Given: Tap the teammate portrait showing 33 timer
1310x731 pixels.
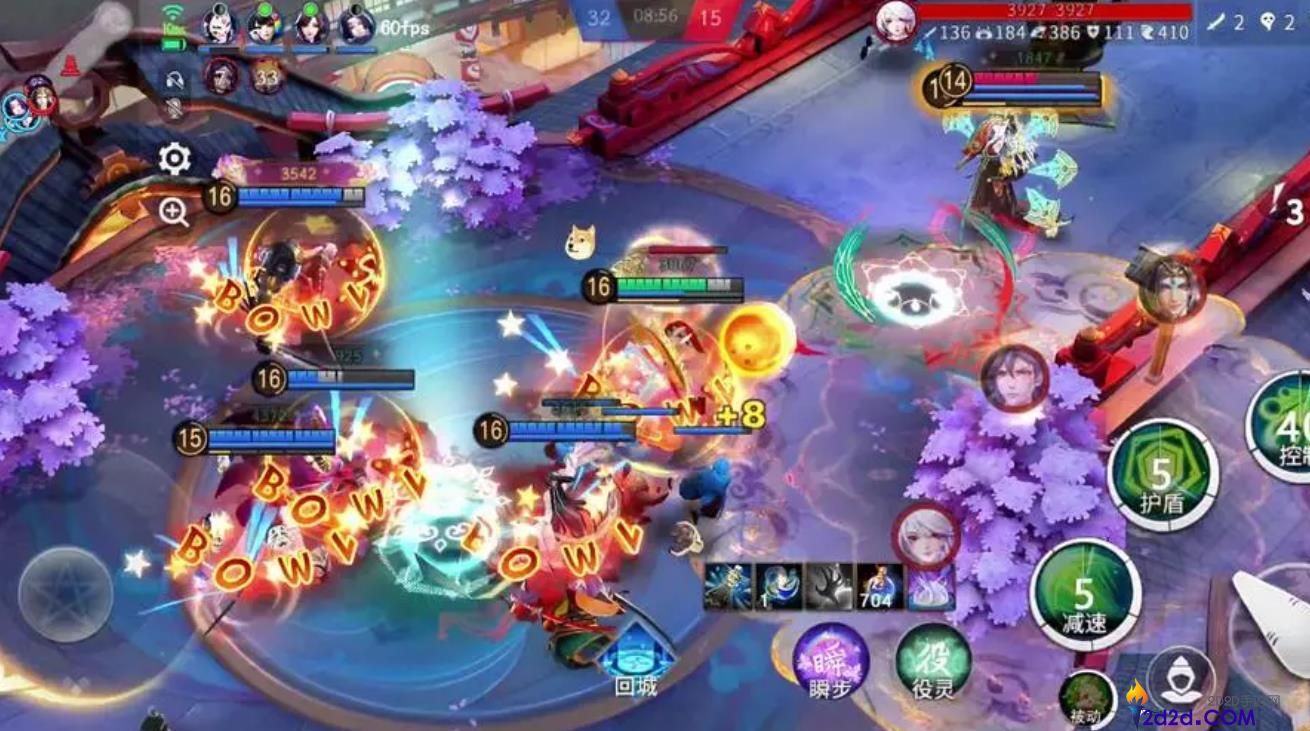Looking at the screenshot, I should 266,75.
